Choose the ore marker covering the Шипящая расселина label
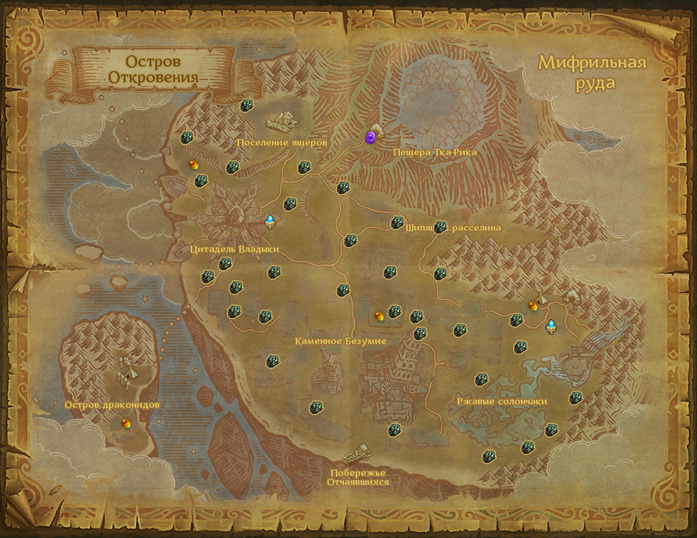Image resolution: width=697 pixels, height=538 pixels. [x=440, y=227]
